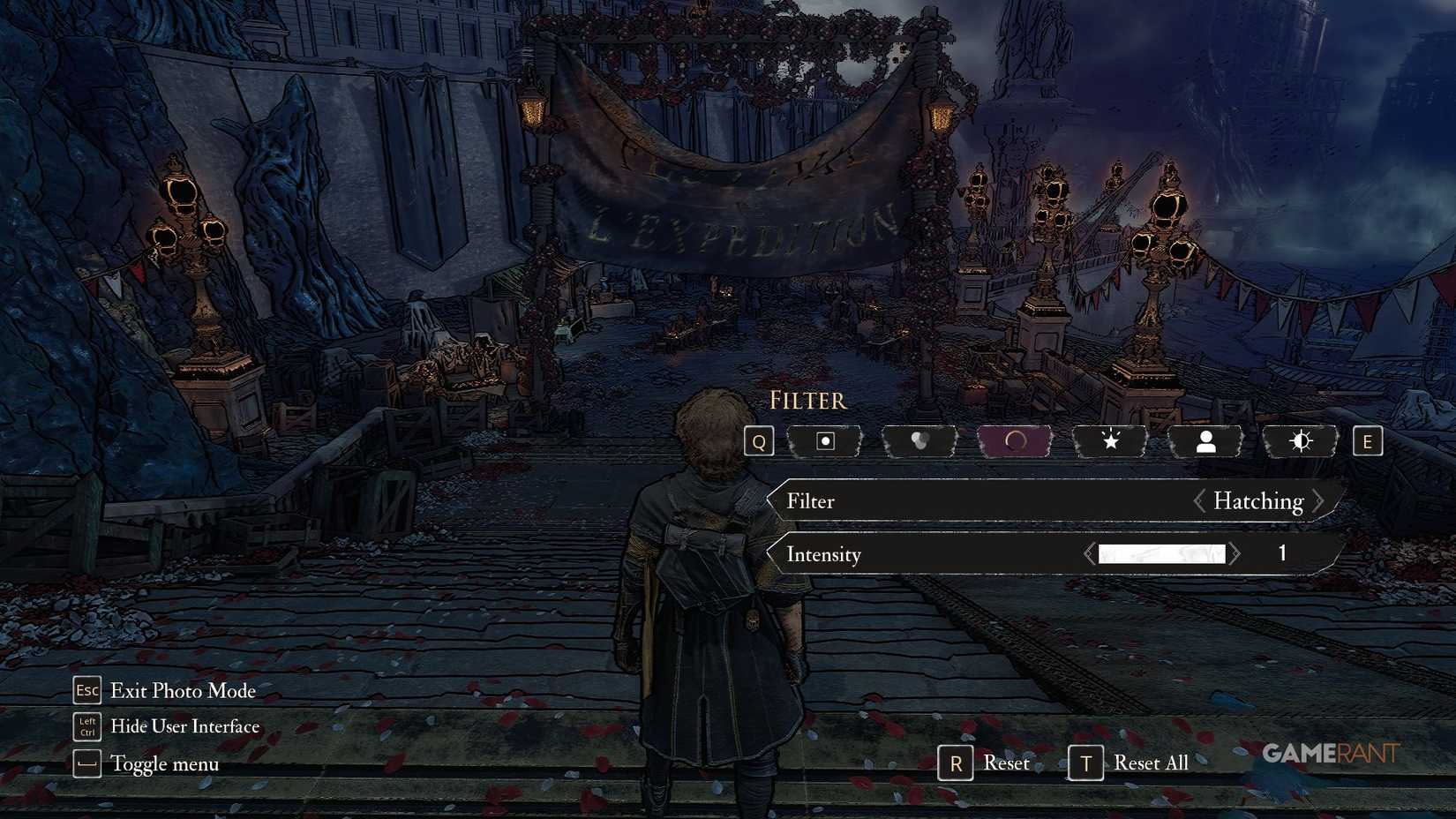The height and width of the screenshot is (819, 1456).
Task: Exit Photo Mode
Action: pos(182,691)
